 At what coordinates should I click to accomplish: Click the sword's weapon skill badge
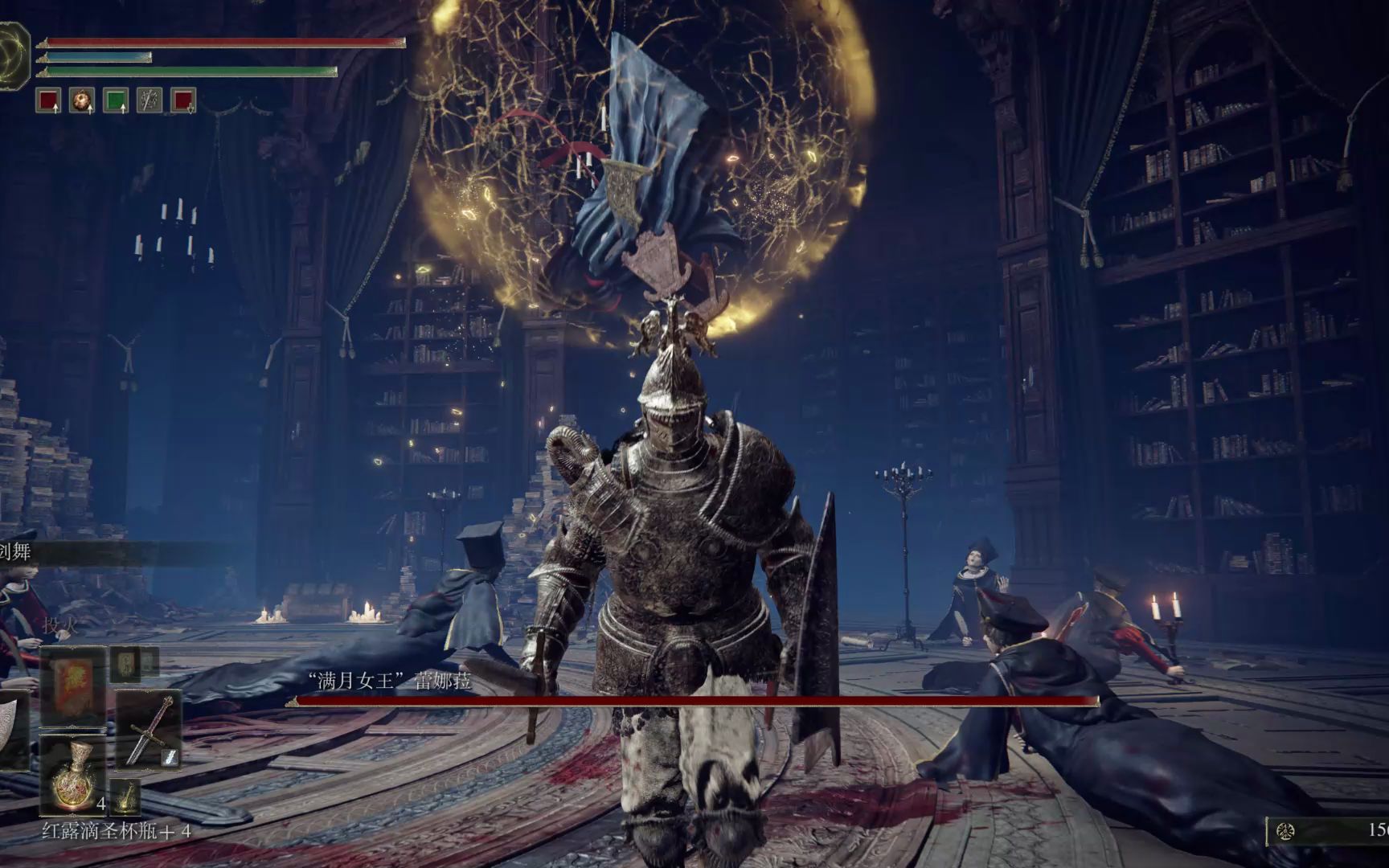[x=170, y=756]
